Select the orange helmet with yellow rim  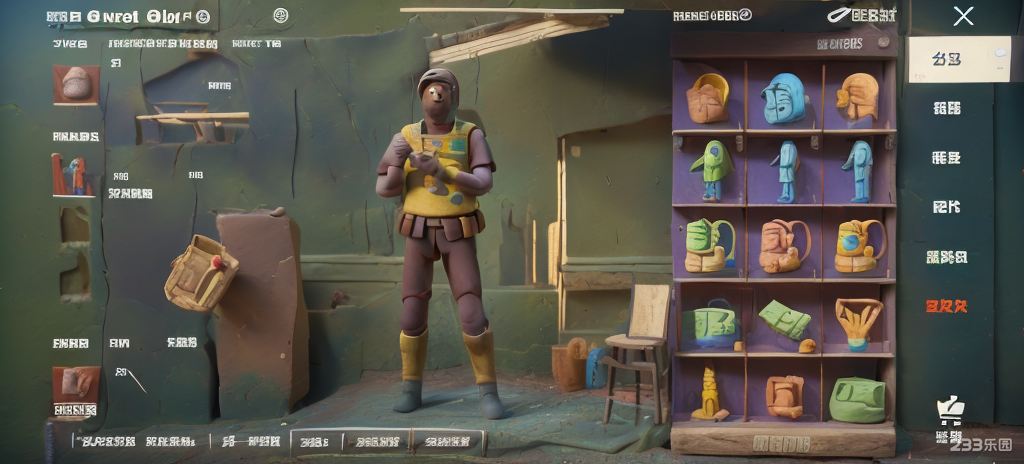click(709, 98)
